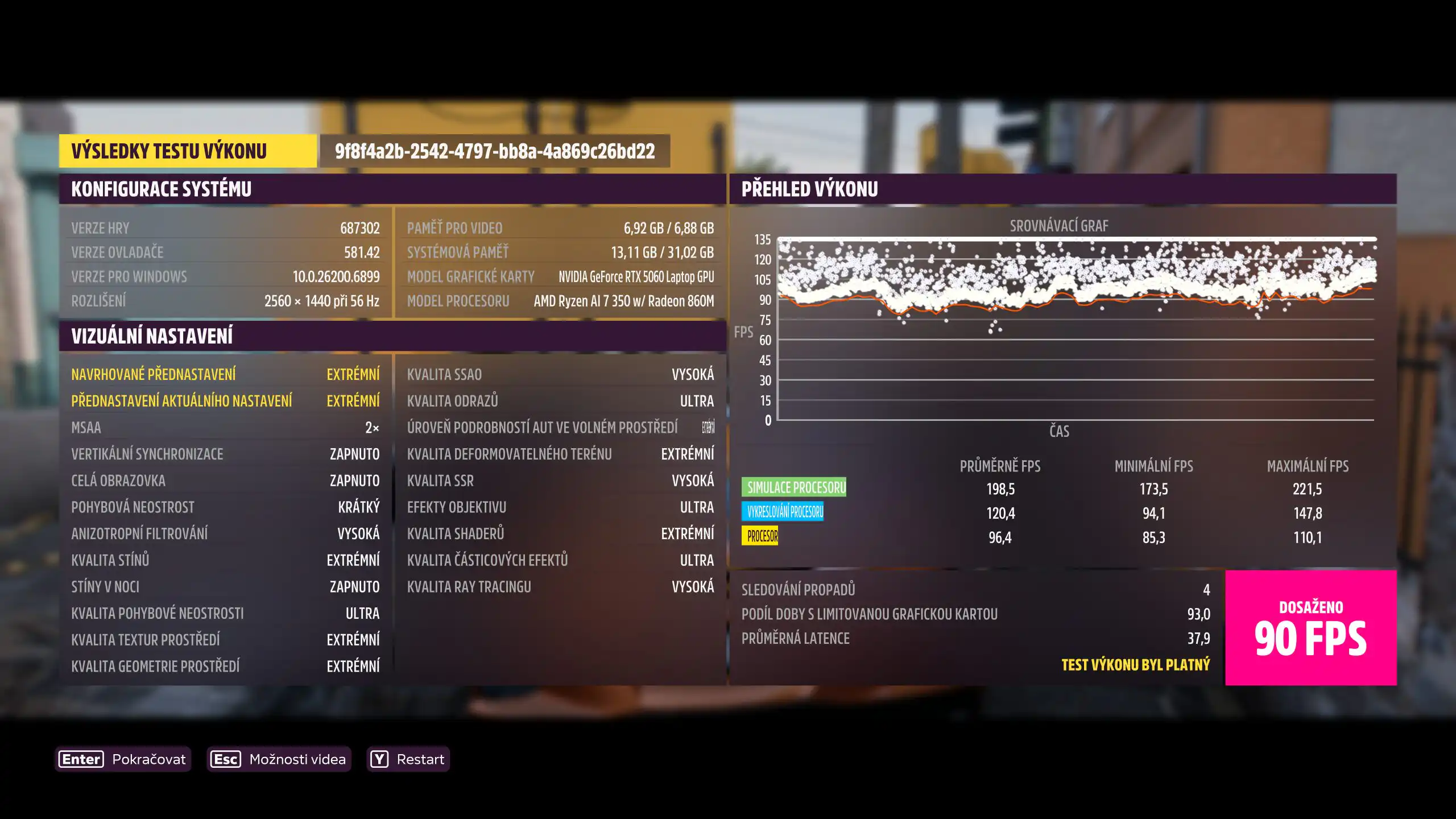1456x819 pixels.
Task: Continue with the Pokračovat button
Action: pyautogui.click(x=123, y=759)
